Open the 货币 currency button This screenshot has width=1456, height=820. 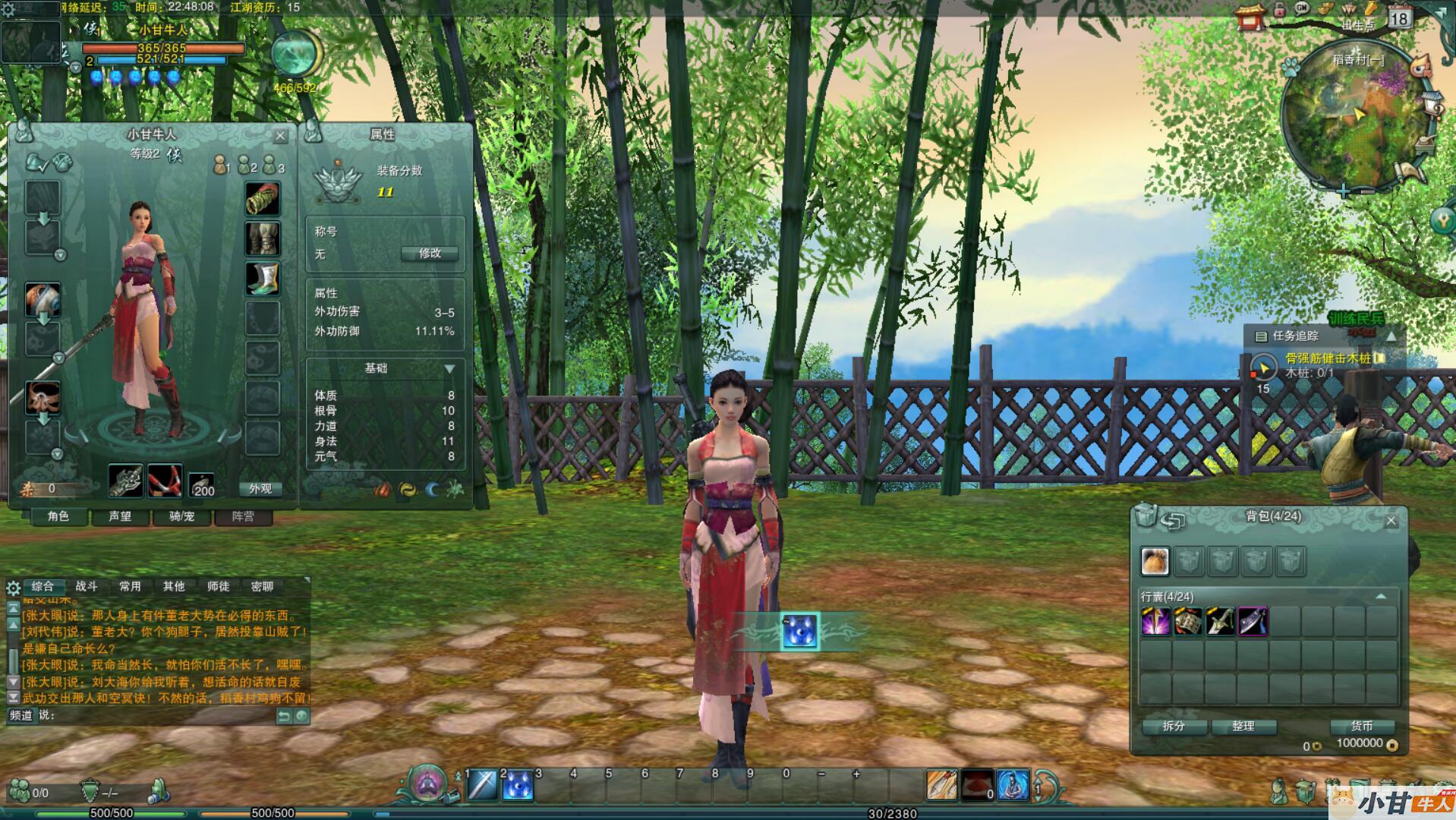coord(1362,727)
